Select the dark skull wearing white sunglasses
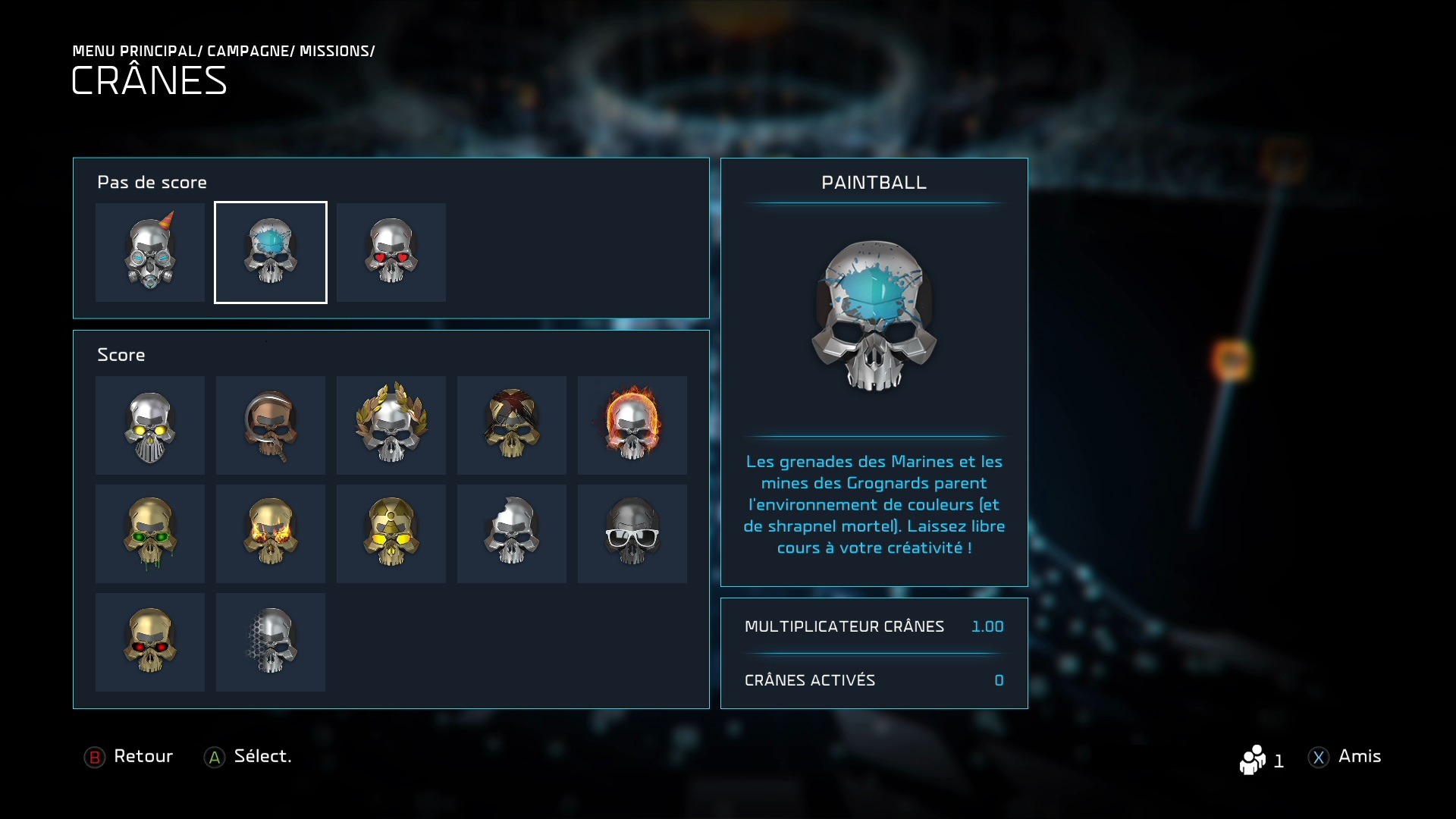Image resolution: width=1456 pixels, height=819 pixels. click(632, 534)
